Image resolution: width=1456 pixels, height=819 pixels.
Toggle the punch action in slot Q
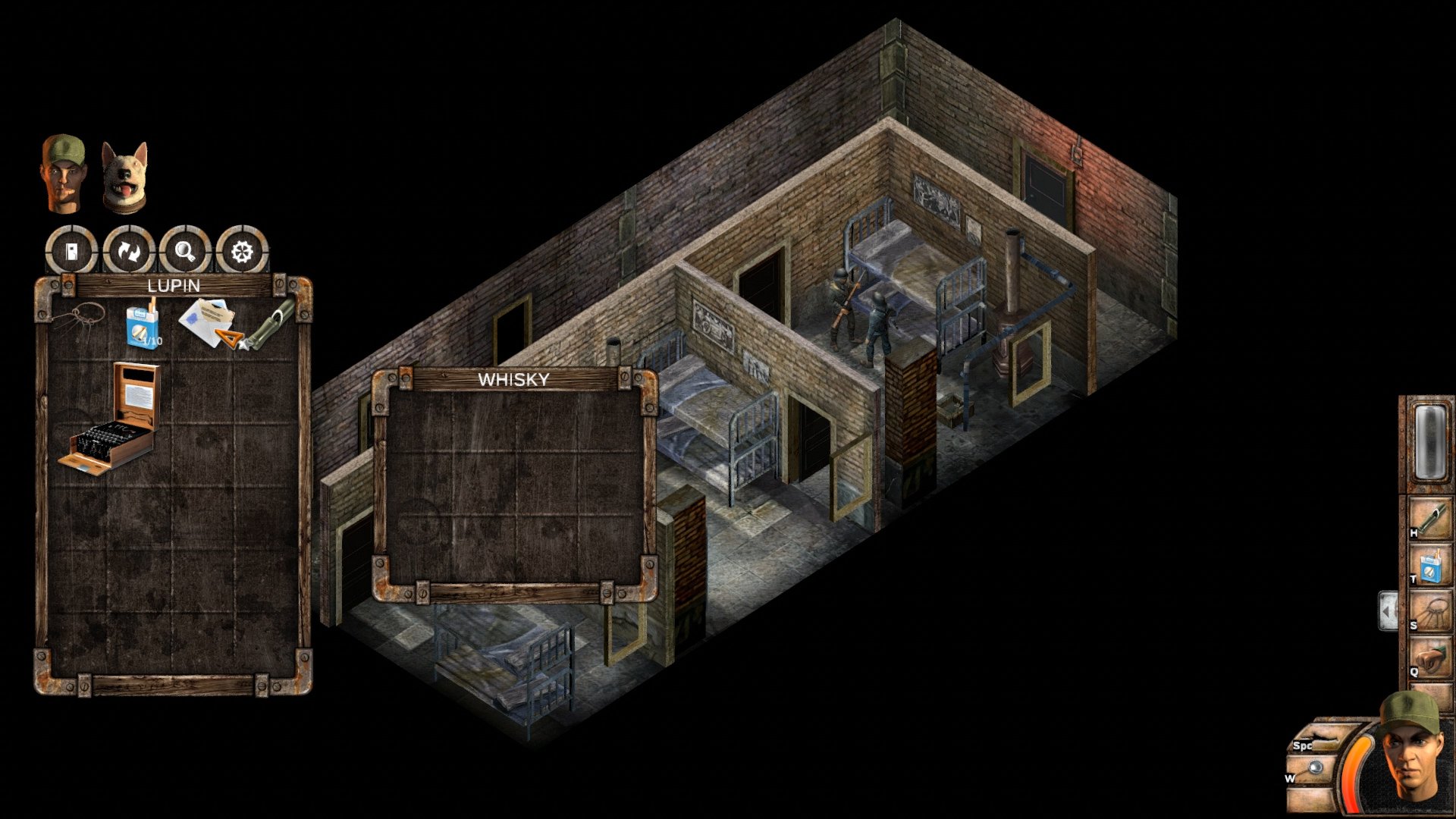pos(1432,655)
